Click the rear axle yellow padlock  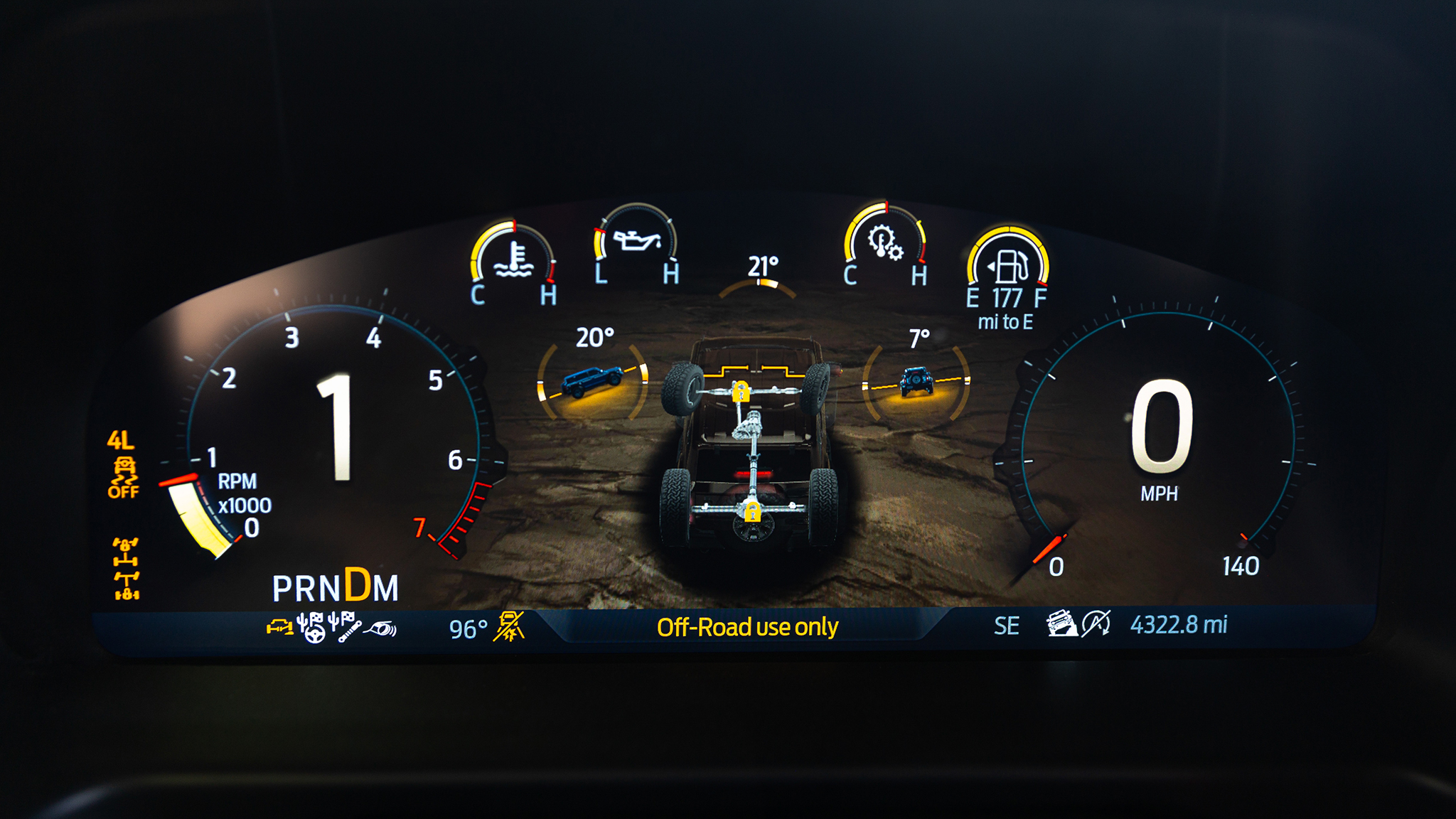point(751,510)
